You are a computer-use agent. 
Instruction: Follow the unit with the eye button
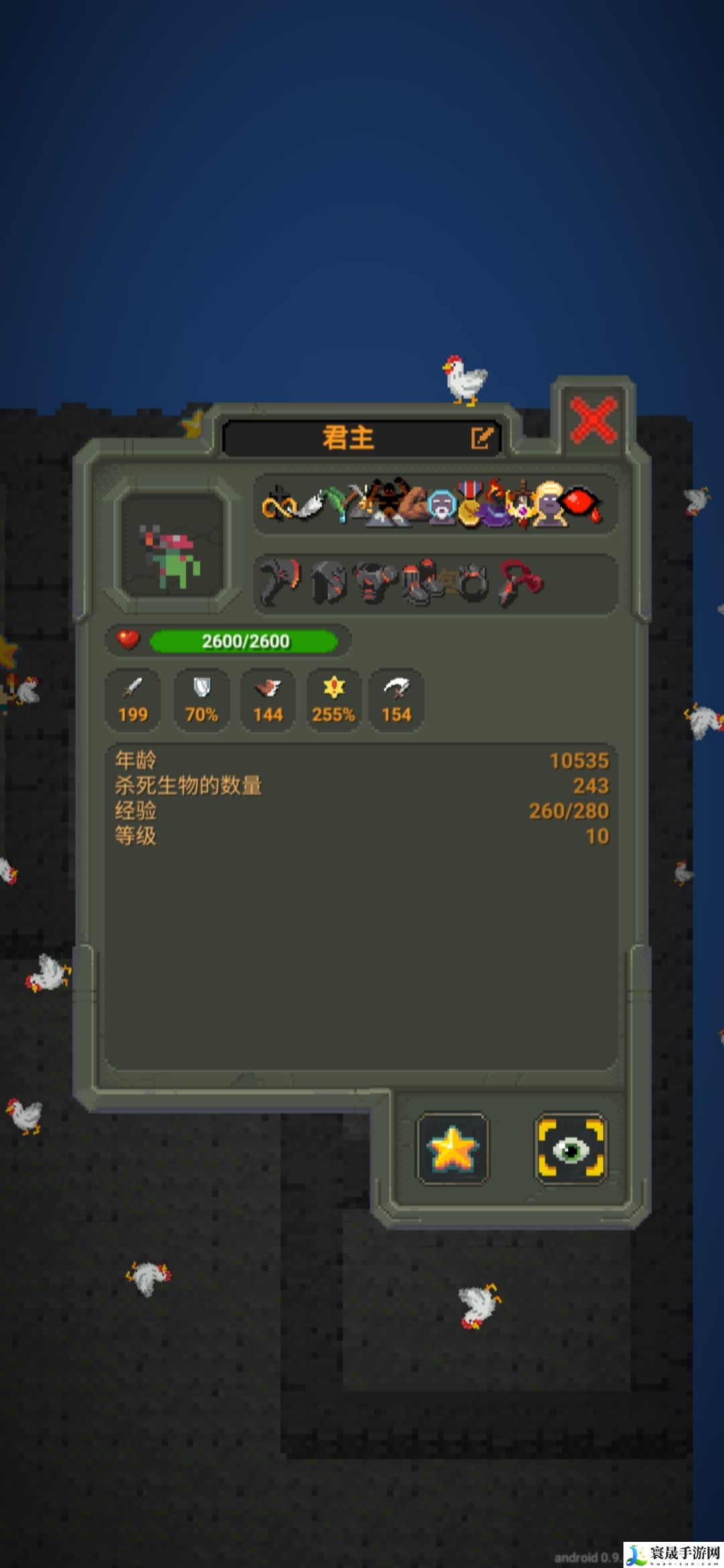[570, 1149]
